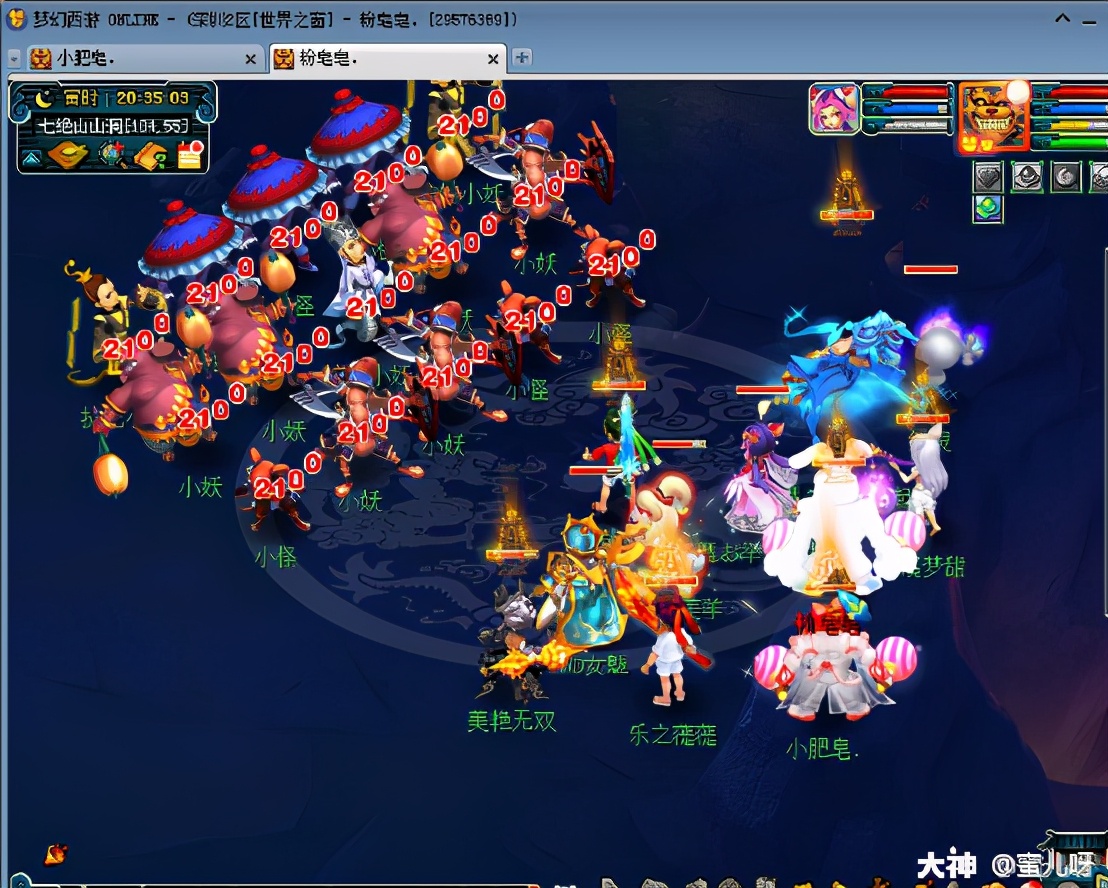Image resolution: width=1108 pixels, height=888 pixels.
Task: Open the globe with magnifier search icon
Action: click(110, 155)
